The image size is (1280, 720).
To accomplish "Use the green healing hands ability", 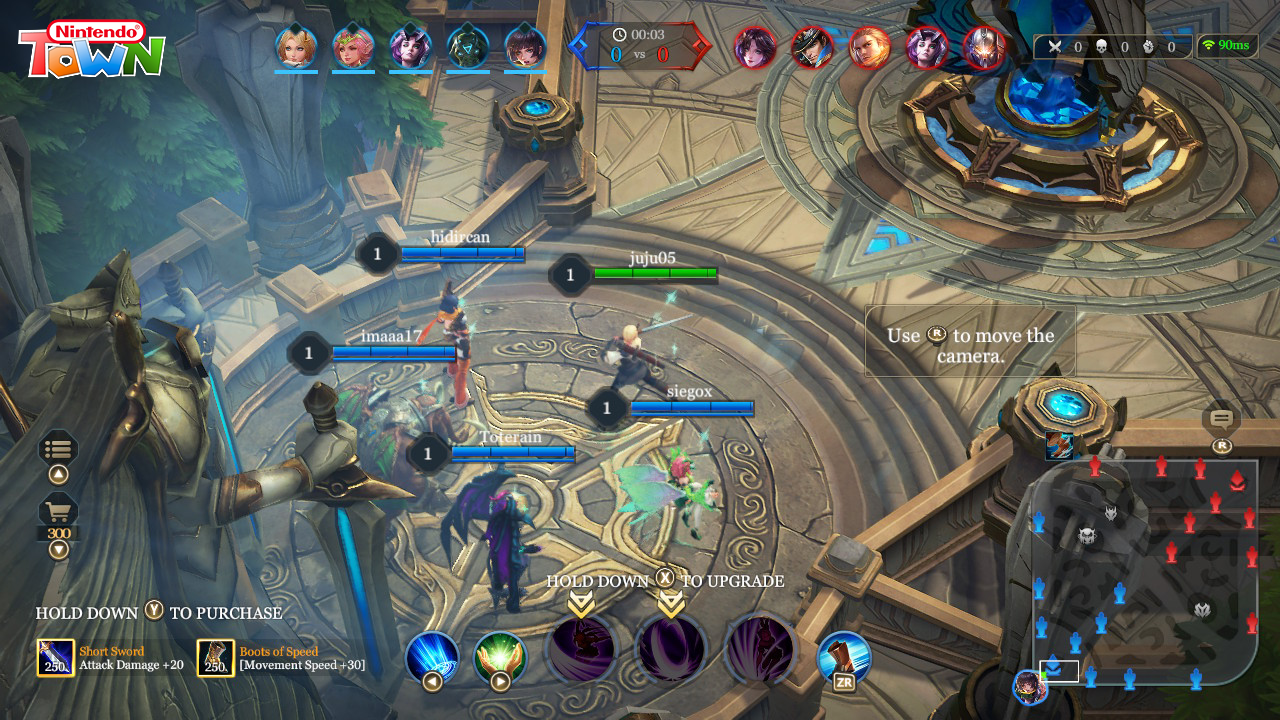I will tap(500, 657).
